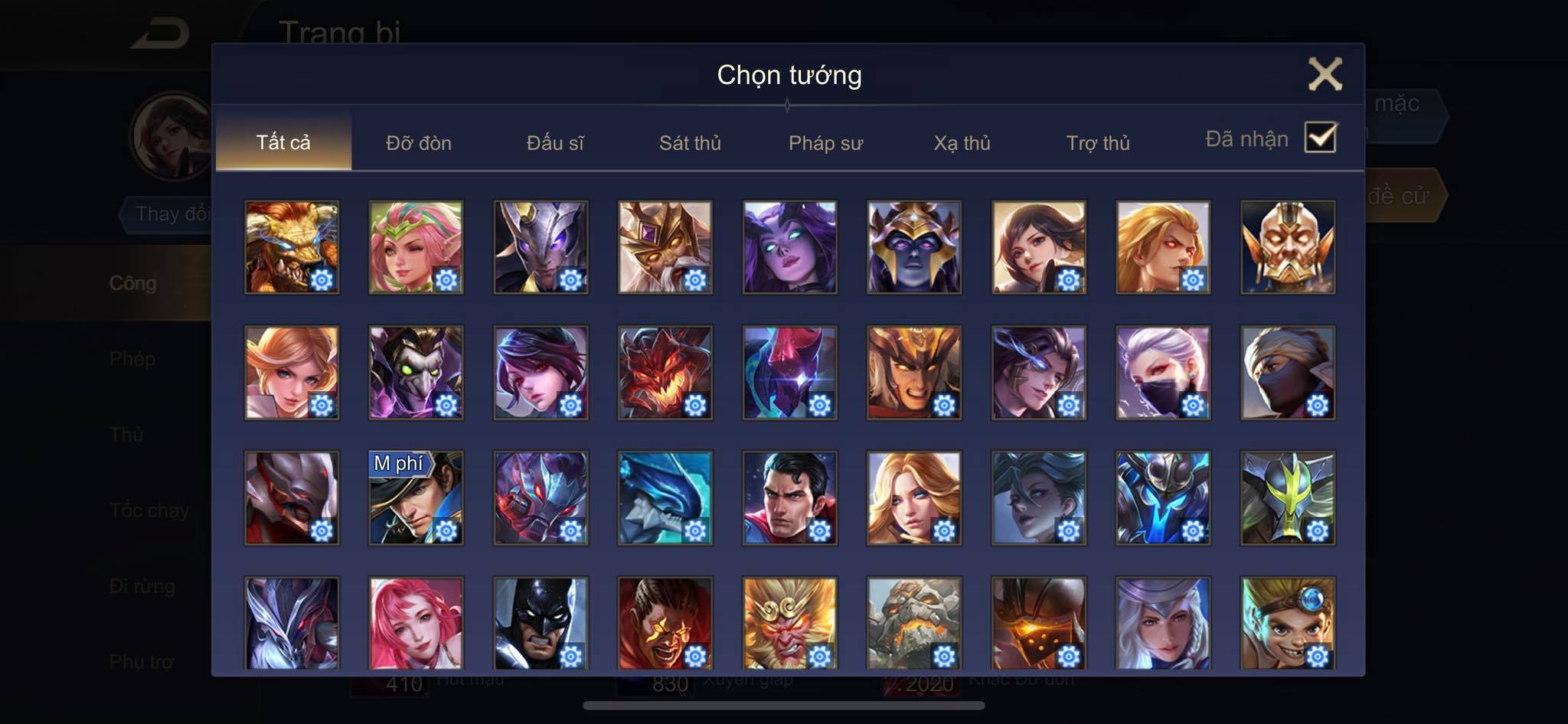Switch to Pháp sư heroes
The image size is (1568, 724).
(x=825, y=143)
